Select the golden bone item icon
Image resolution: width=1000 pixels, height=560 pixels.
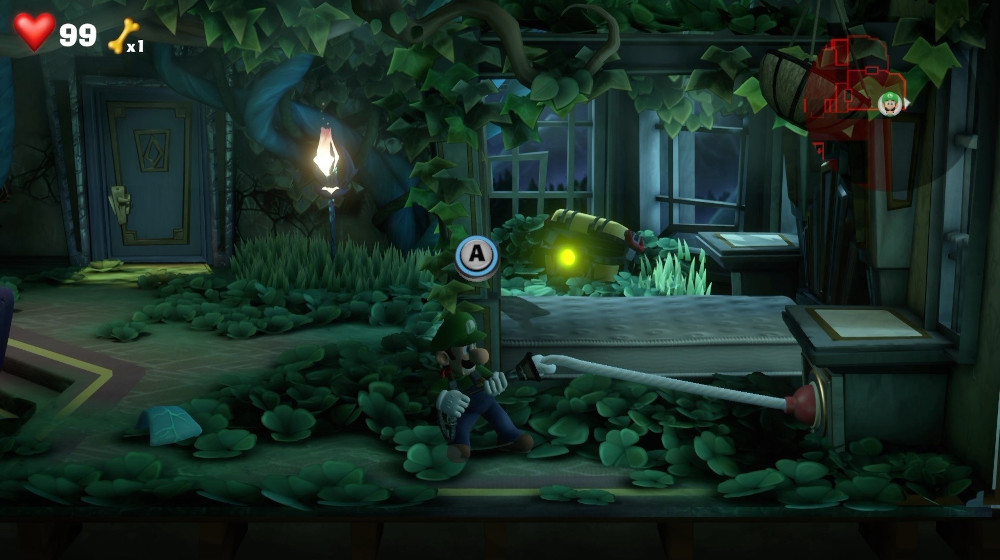click(122, 35)
